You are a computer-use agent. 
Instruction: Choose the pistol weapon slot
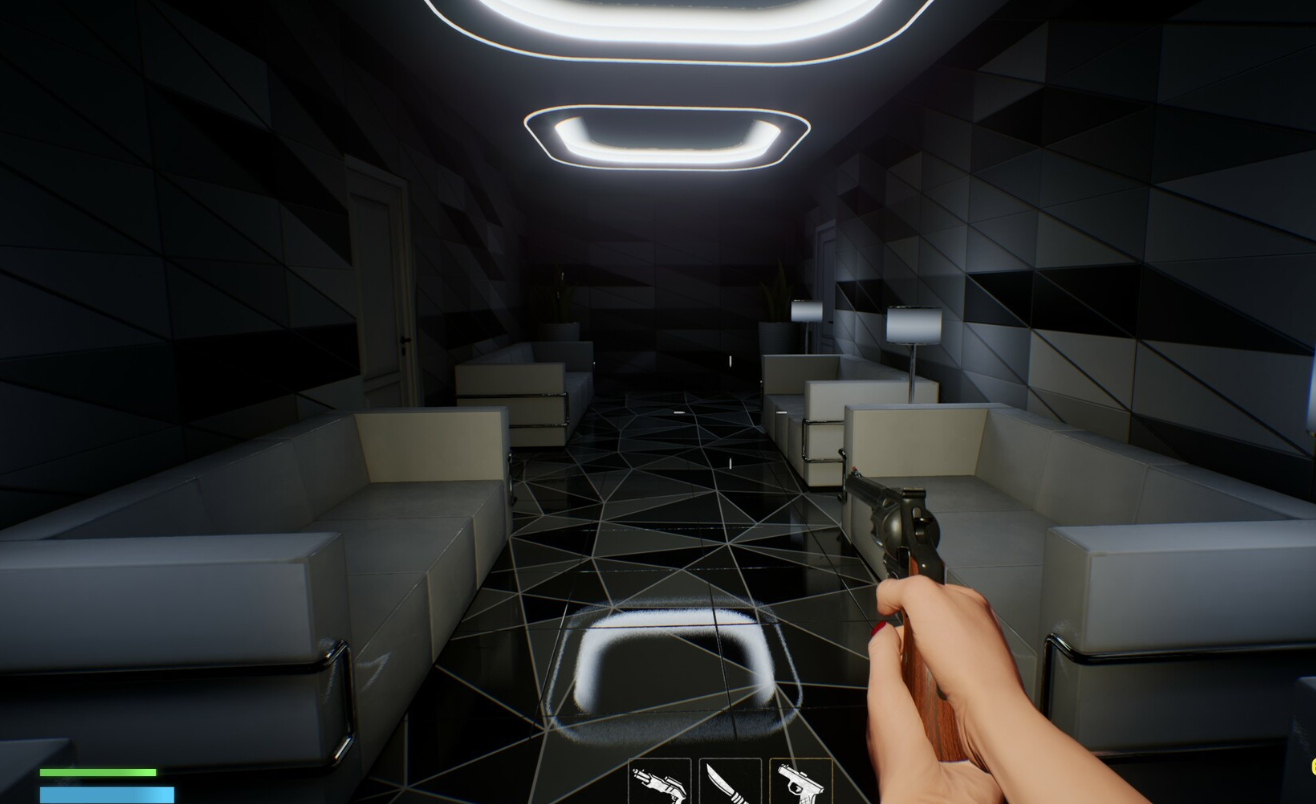click(800, 782)
